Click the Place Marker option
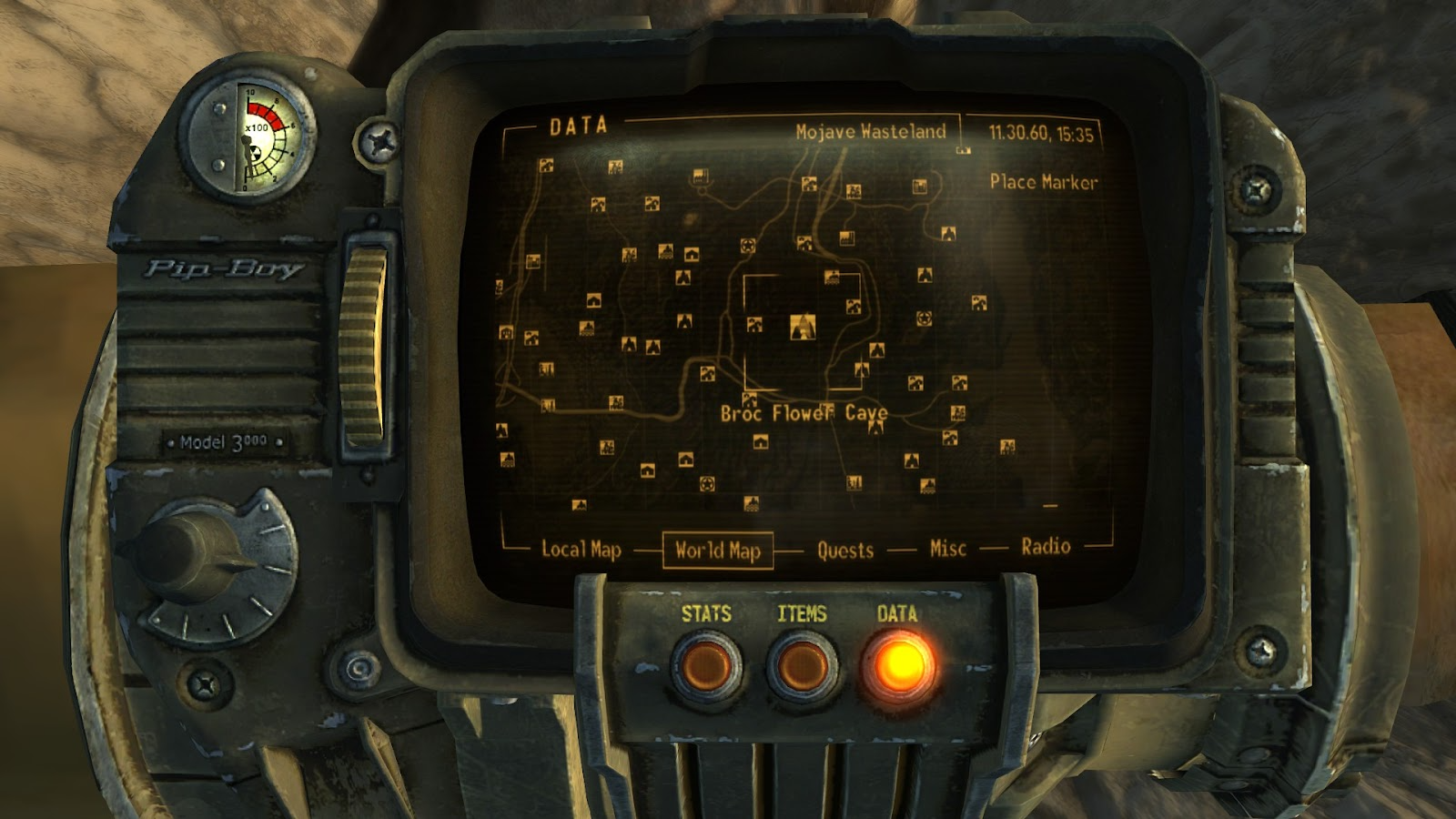This screenshot has height=819, width=1456. pyautogui.click(x=1043, y=181)
